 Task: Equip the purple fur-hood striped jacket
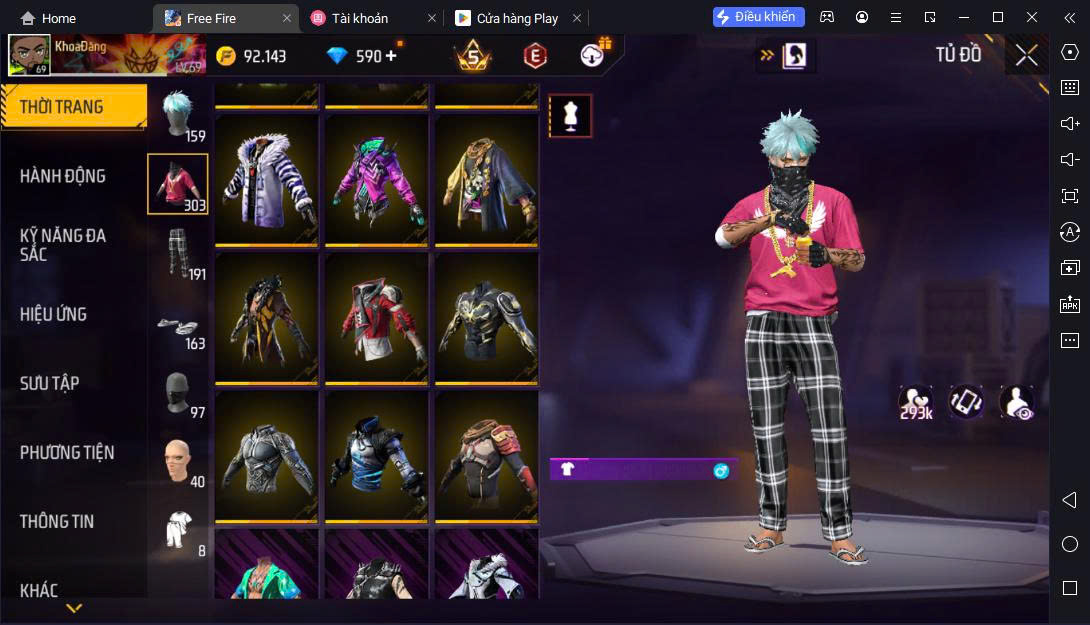point(266,180)
